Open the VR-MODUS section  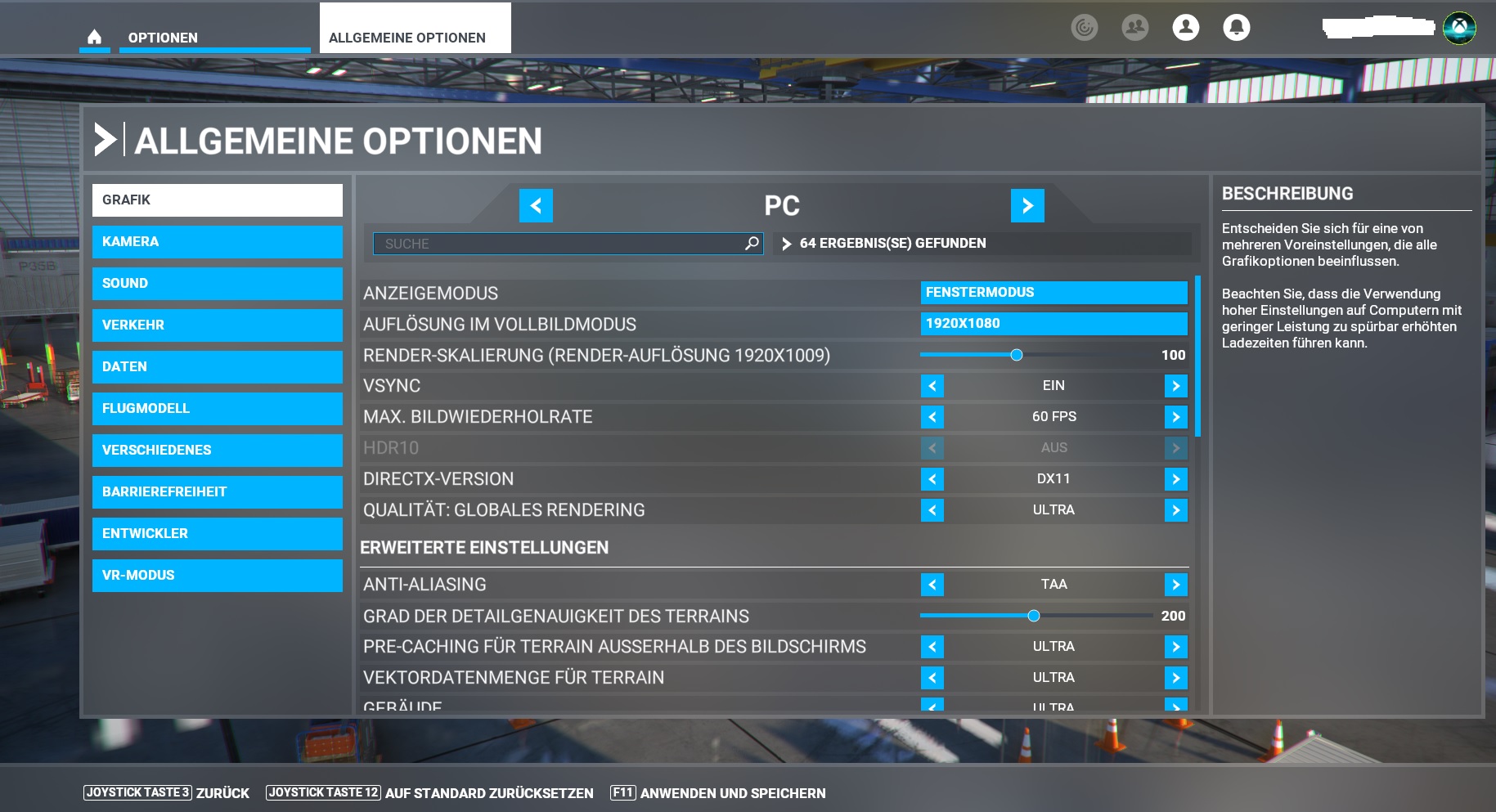[217, 575]
